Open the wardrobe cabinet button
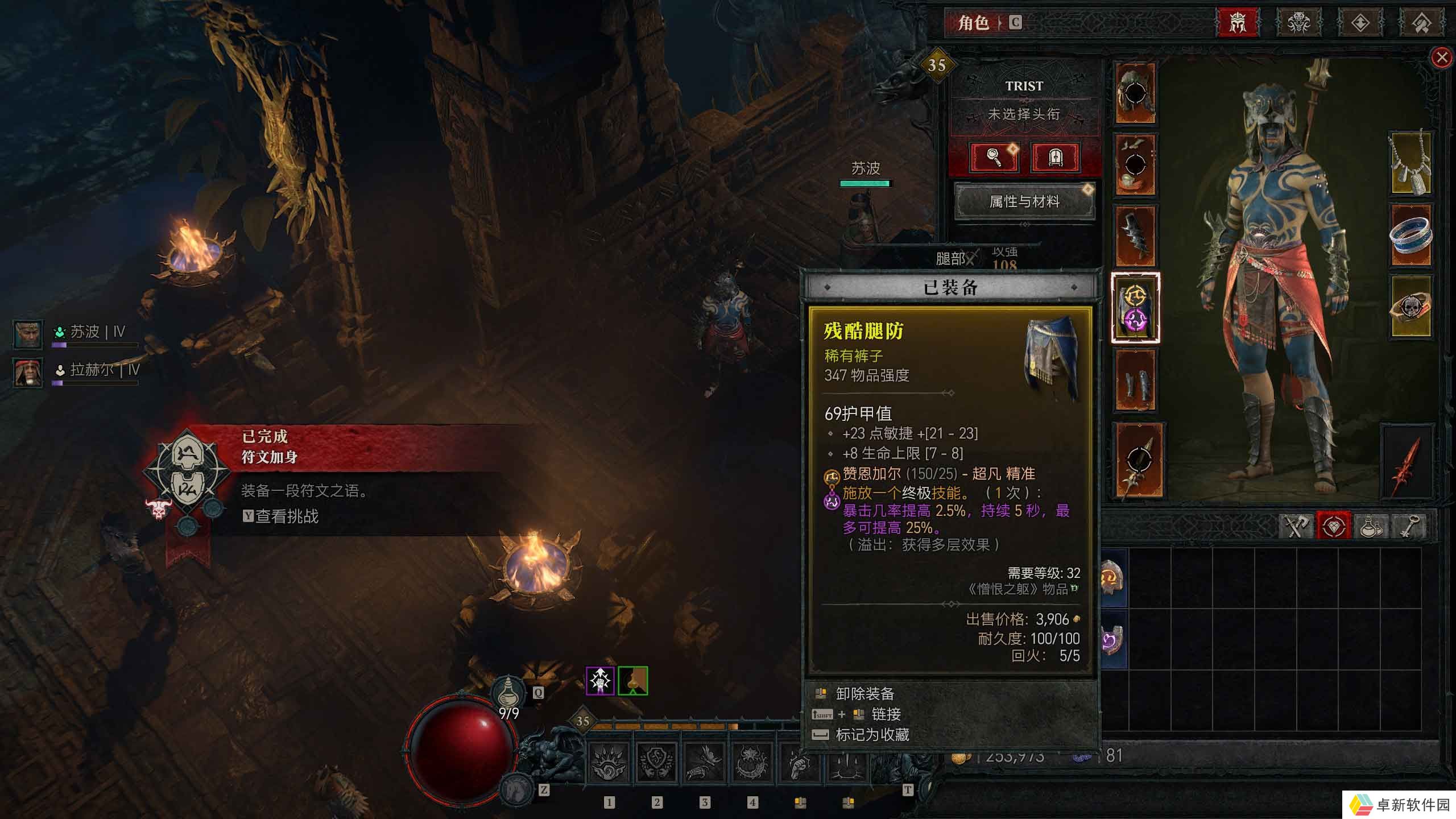Image resolution: width=1456 pixels, height=819 pixels. [x=1055, y=157]
